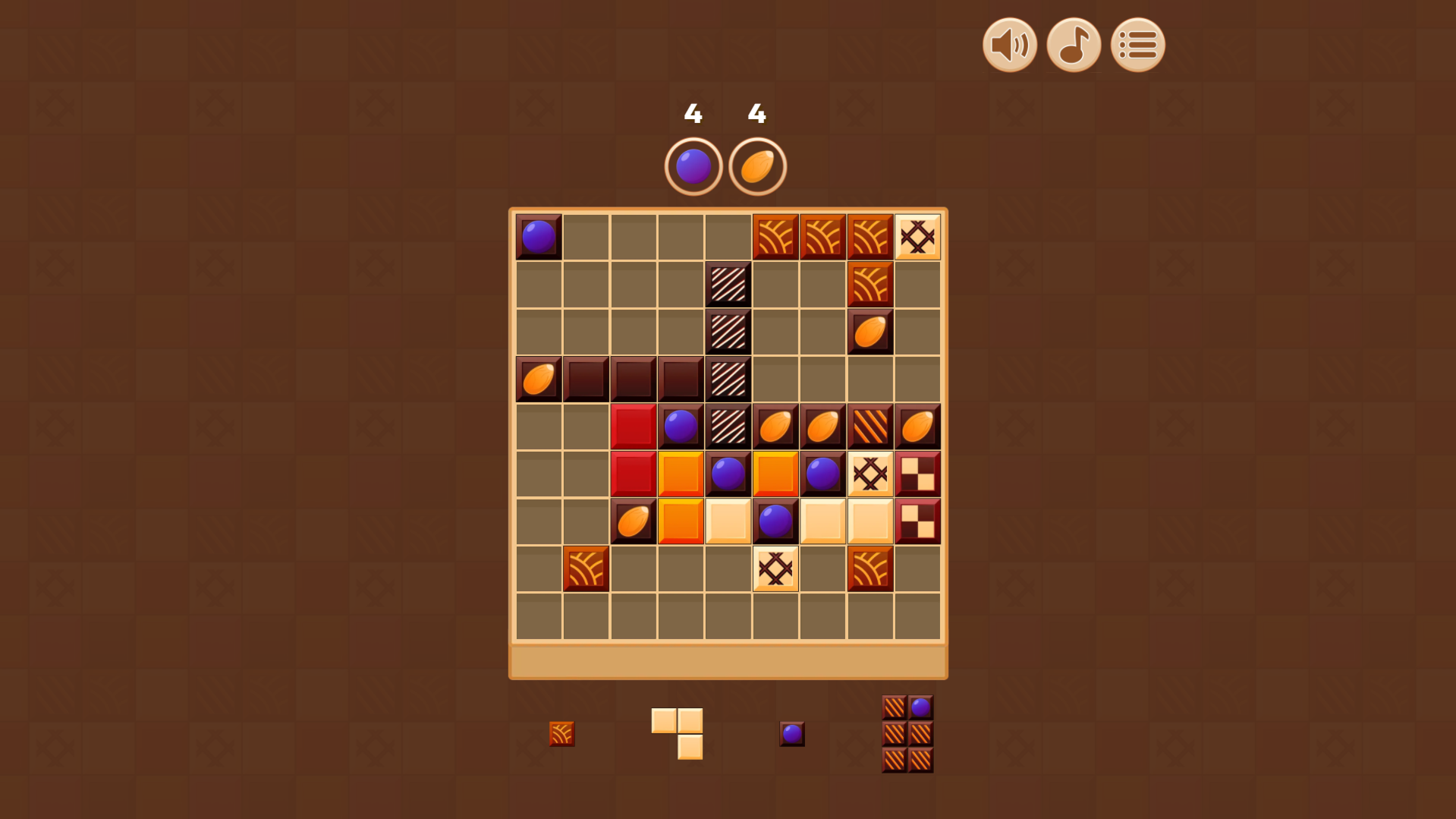Viewport: 1456px width, 819px height.
Task: Click the almond goal counter icon
Action: [x=758, y=165]
